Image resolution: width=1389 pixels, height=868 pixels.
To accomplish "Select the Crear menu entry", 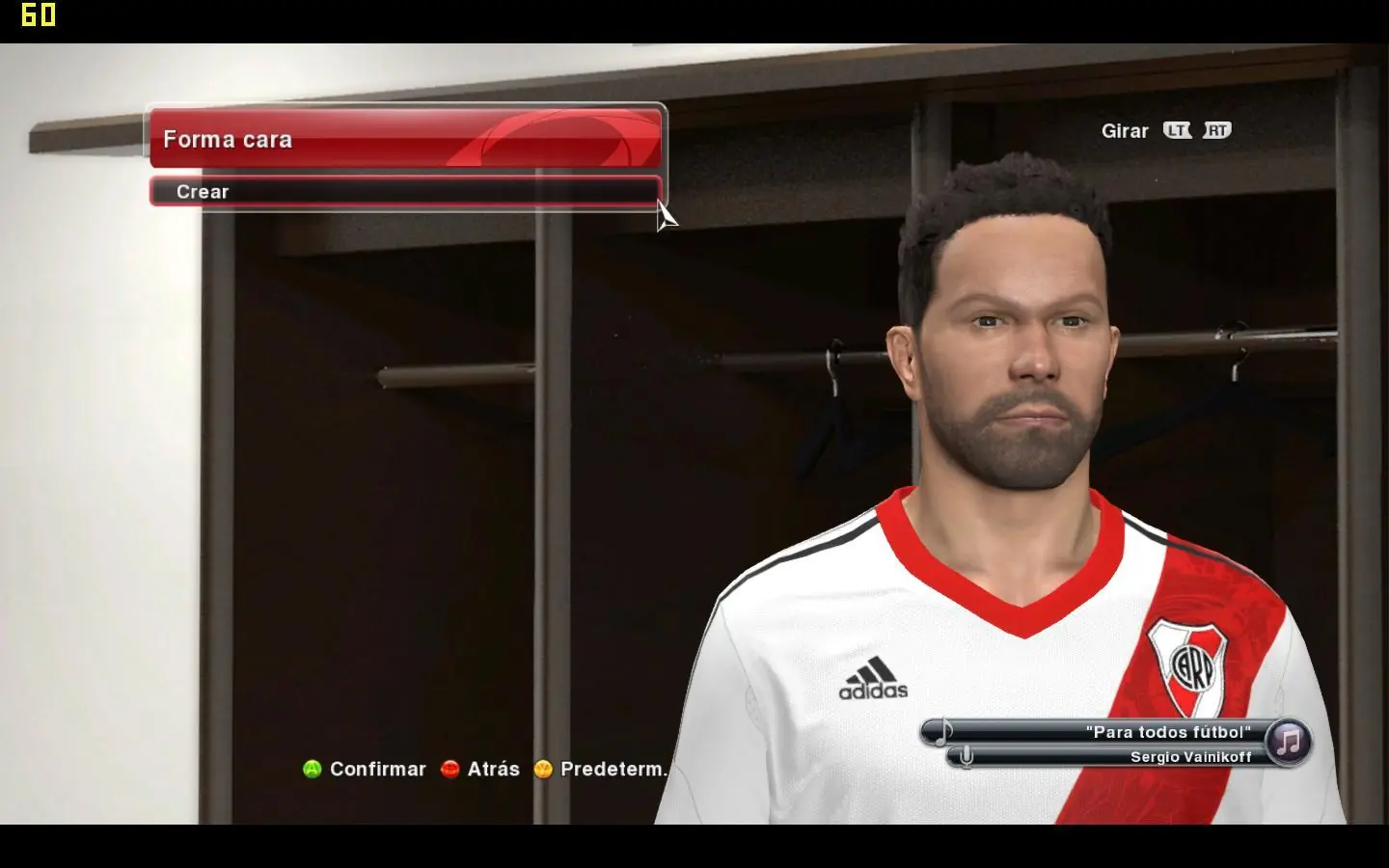I will point(405,191).
